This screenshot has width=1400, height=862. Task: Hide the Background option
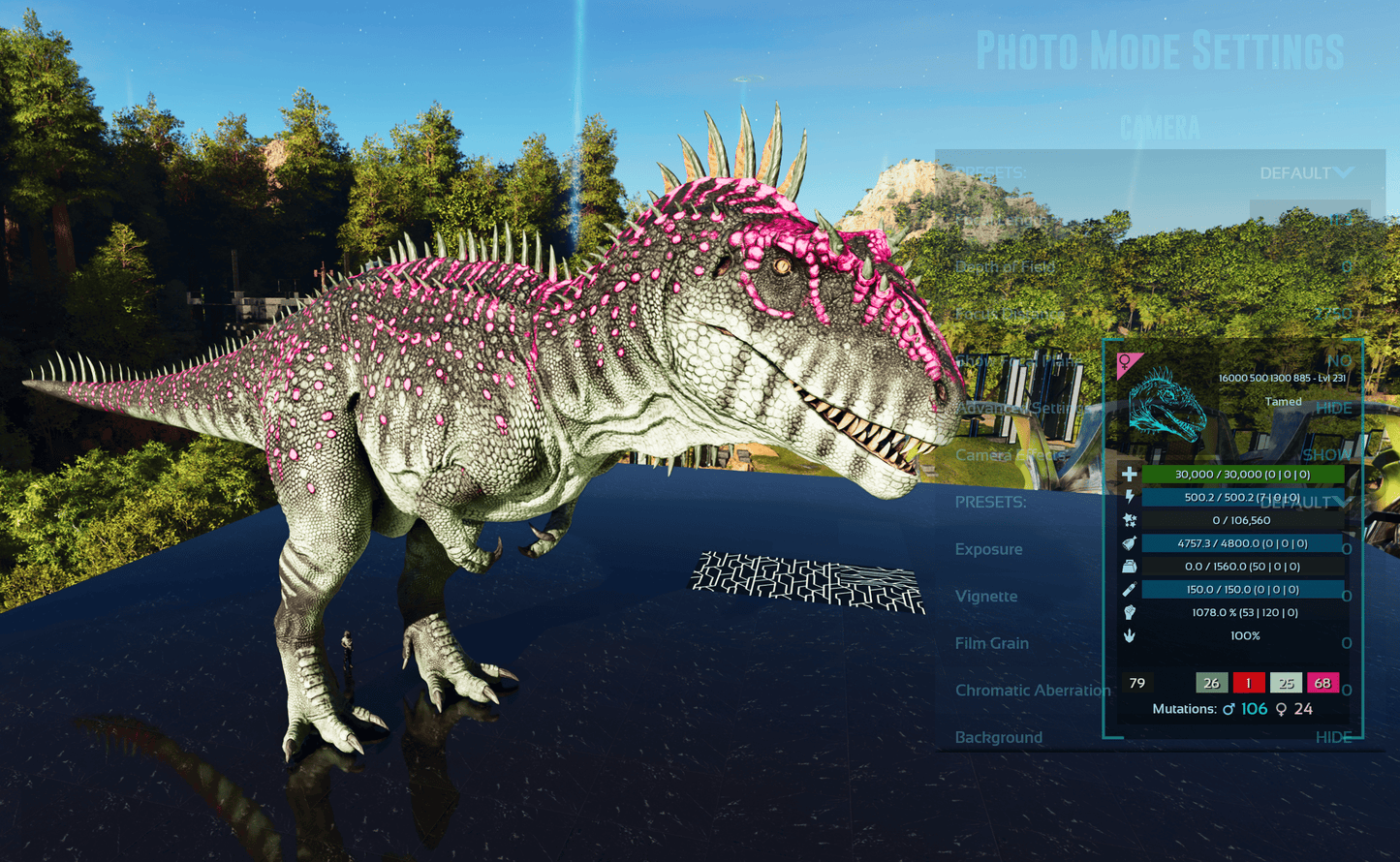tap(1333, 737)
